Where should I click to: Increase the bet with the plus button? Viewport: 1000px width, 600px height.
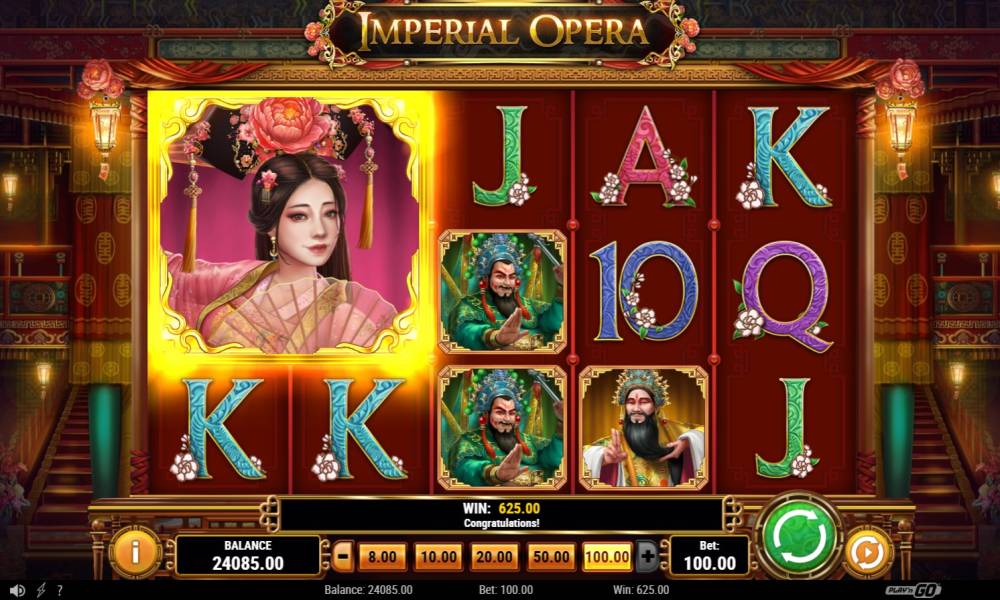pyautogui.click(x=647, y=556)
